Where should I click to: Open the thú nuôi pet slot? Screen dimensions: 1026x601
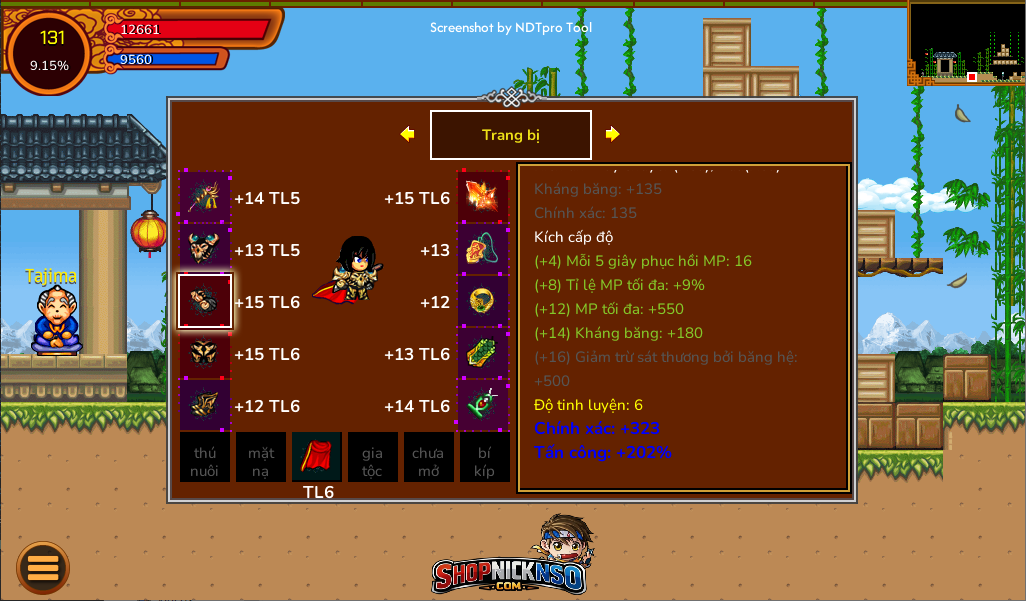(205, 458)
